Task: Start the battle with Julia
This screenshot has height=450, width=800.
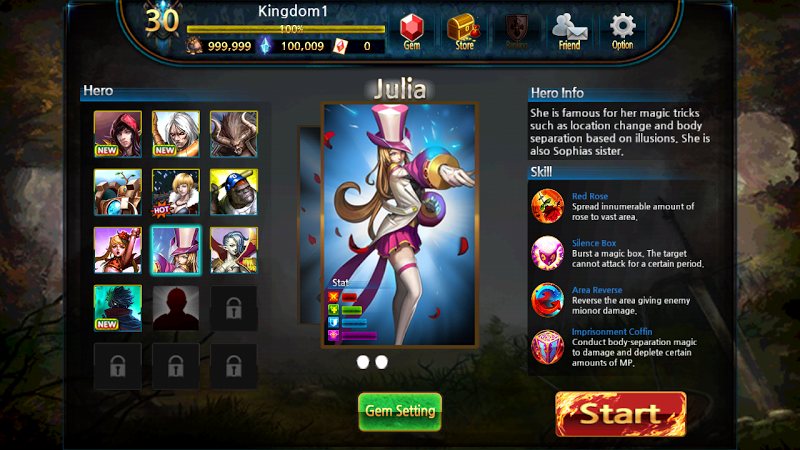Action: pos(620,413)
